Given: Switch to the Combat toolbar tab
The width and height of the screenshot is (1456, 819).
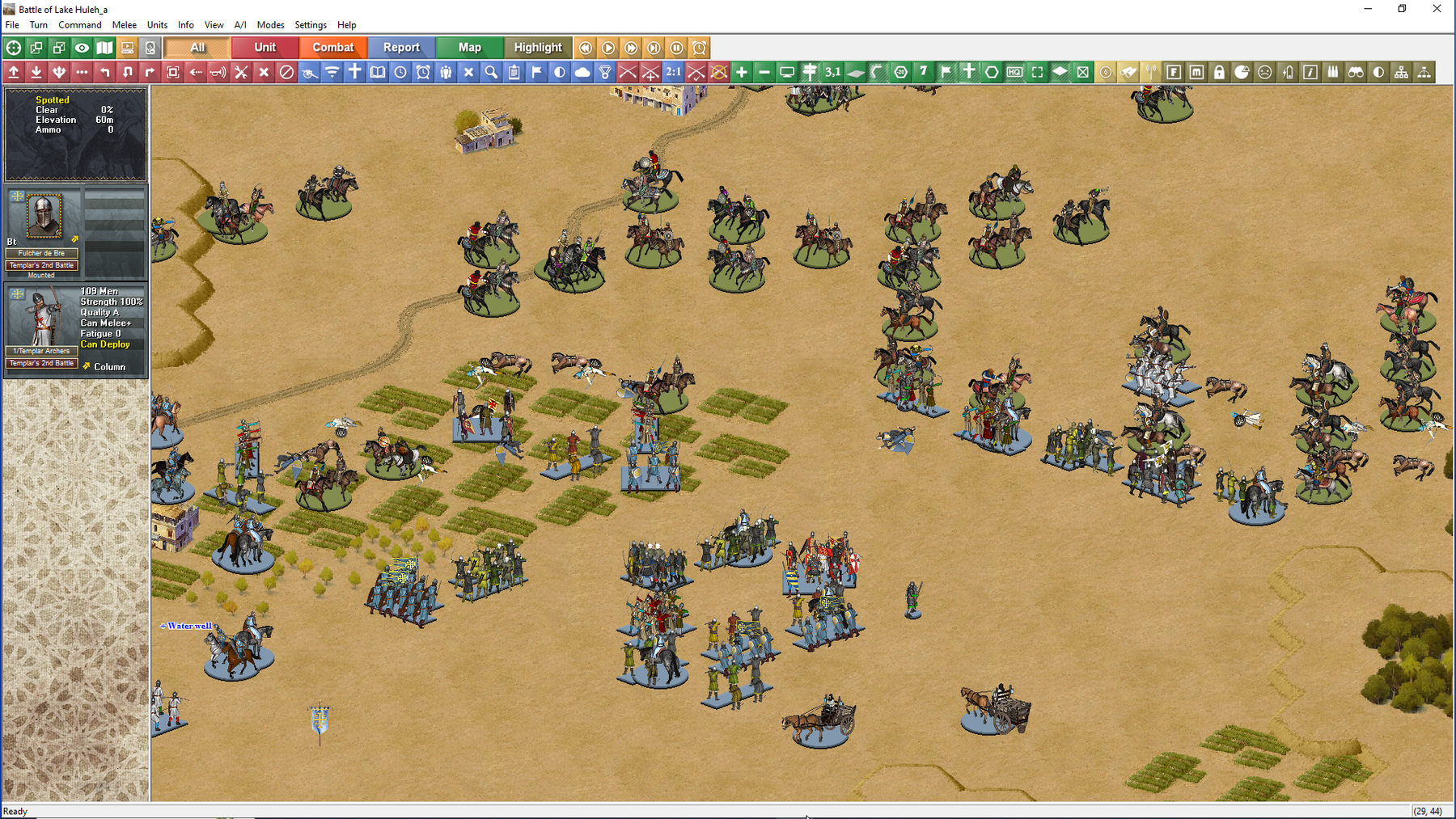Looking at the screenshot, I should (333, 48).
